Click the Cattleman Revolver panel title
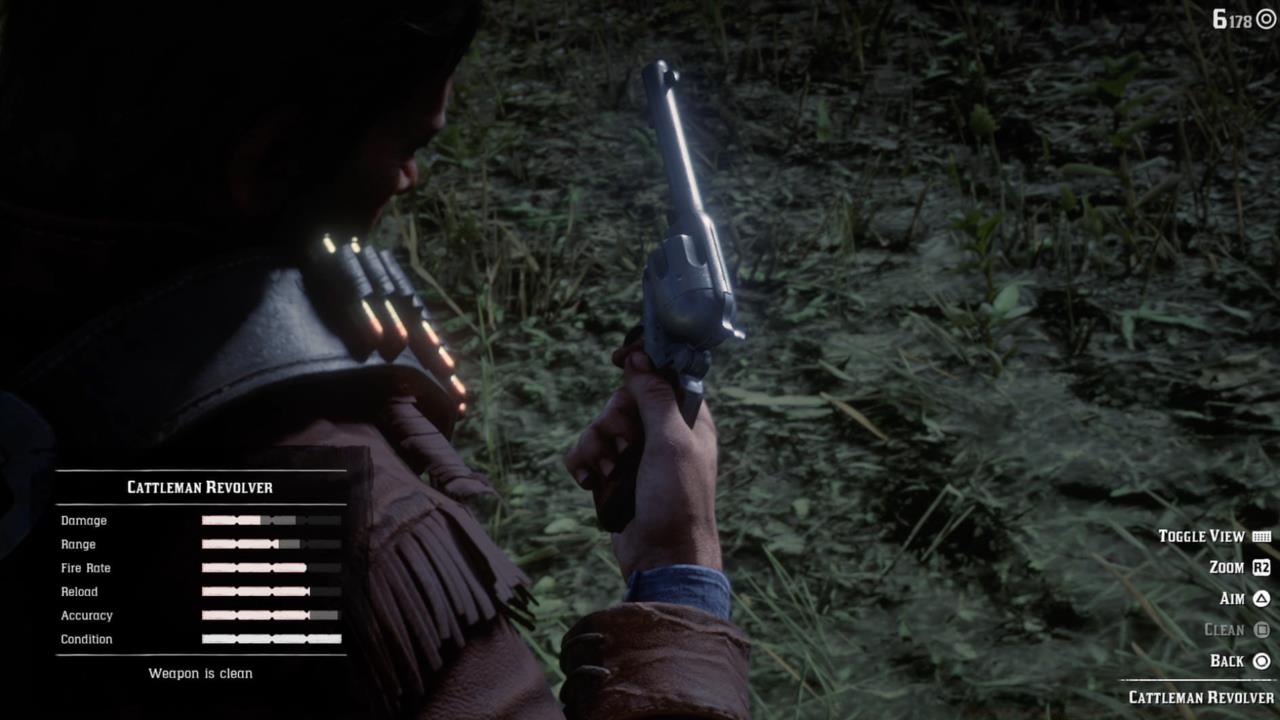Image resolution: width=1280 pixels, height=720 pixels. click(x=199, y=487)
